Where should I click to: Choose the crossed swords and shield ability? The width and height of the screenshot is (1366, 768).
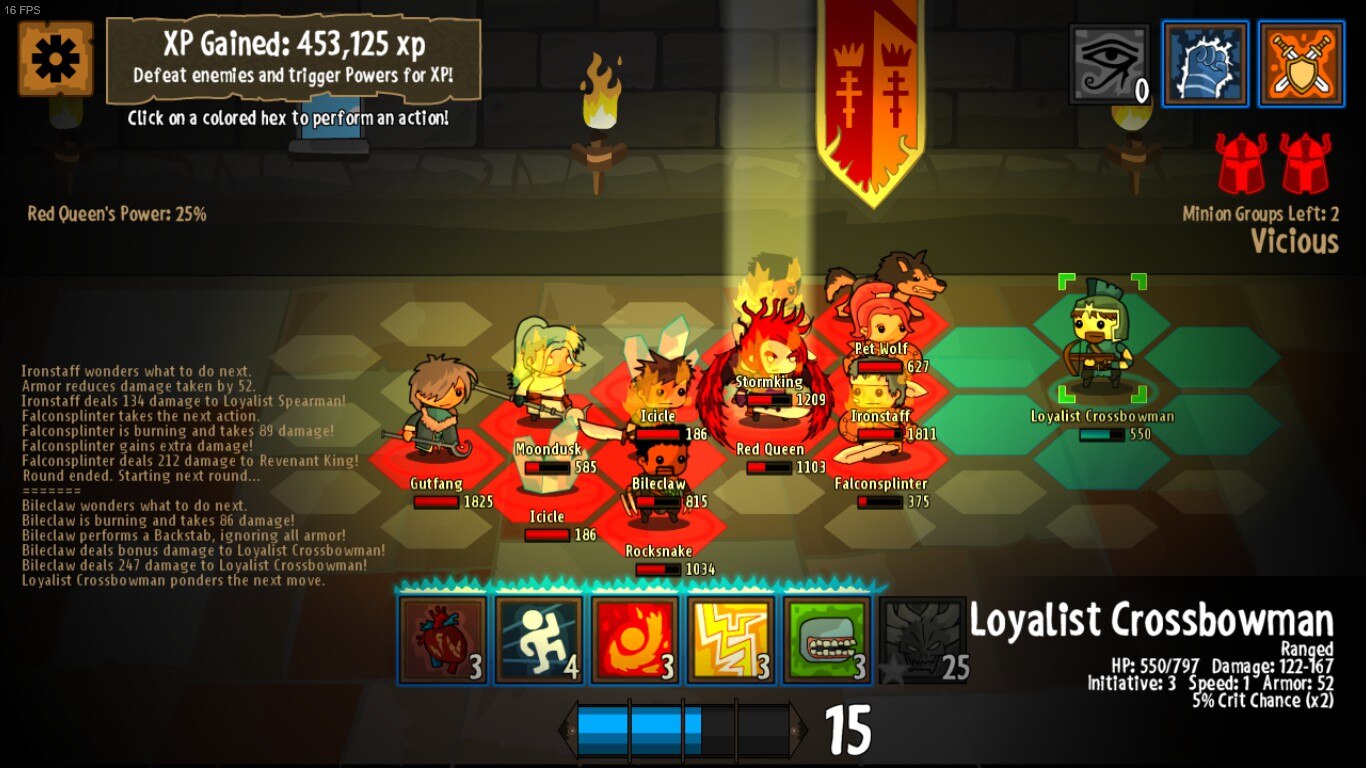pos(1301,63)
